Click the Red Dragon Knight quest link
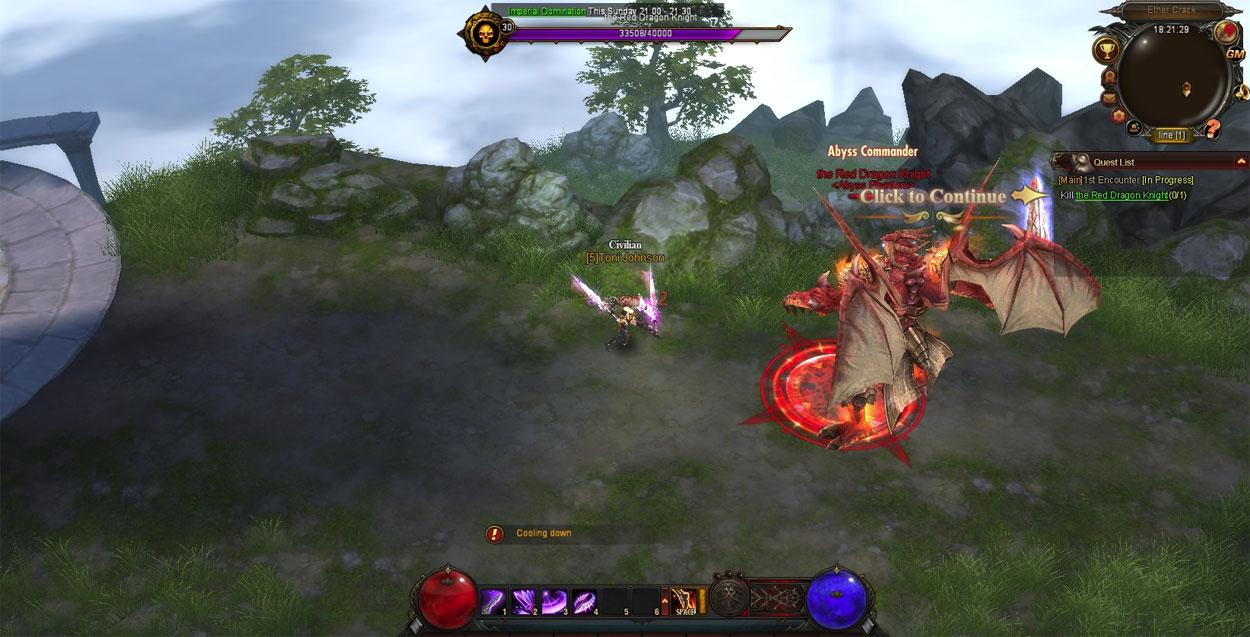Screen dimensions: 1250x637 tap(1121, 195)
